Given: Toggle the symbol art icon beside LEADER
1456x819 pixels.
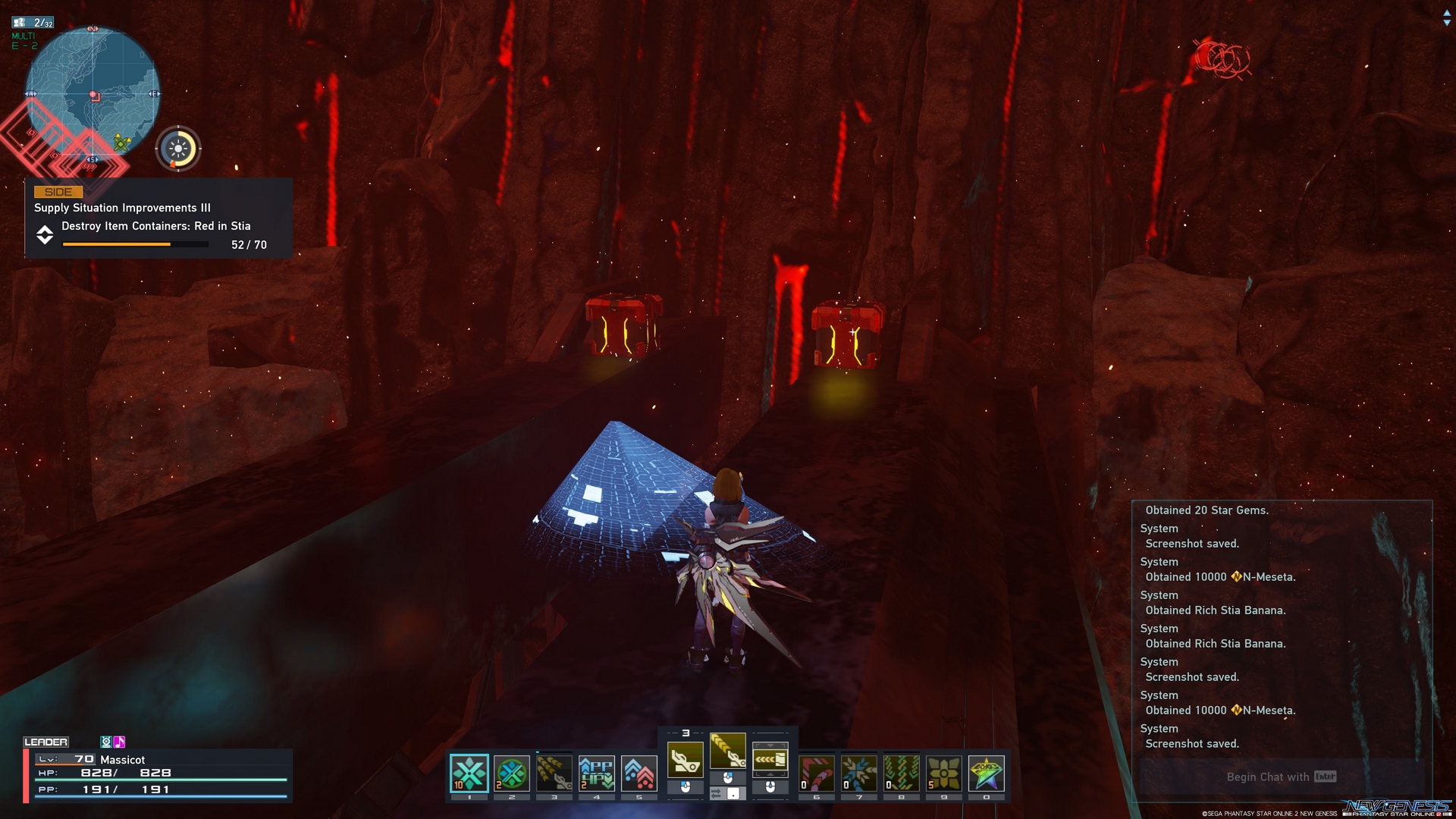Looking at the screenshot, I should click(106, 742).
